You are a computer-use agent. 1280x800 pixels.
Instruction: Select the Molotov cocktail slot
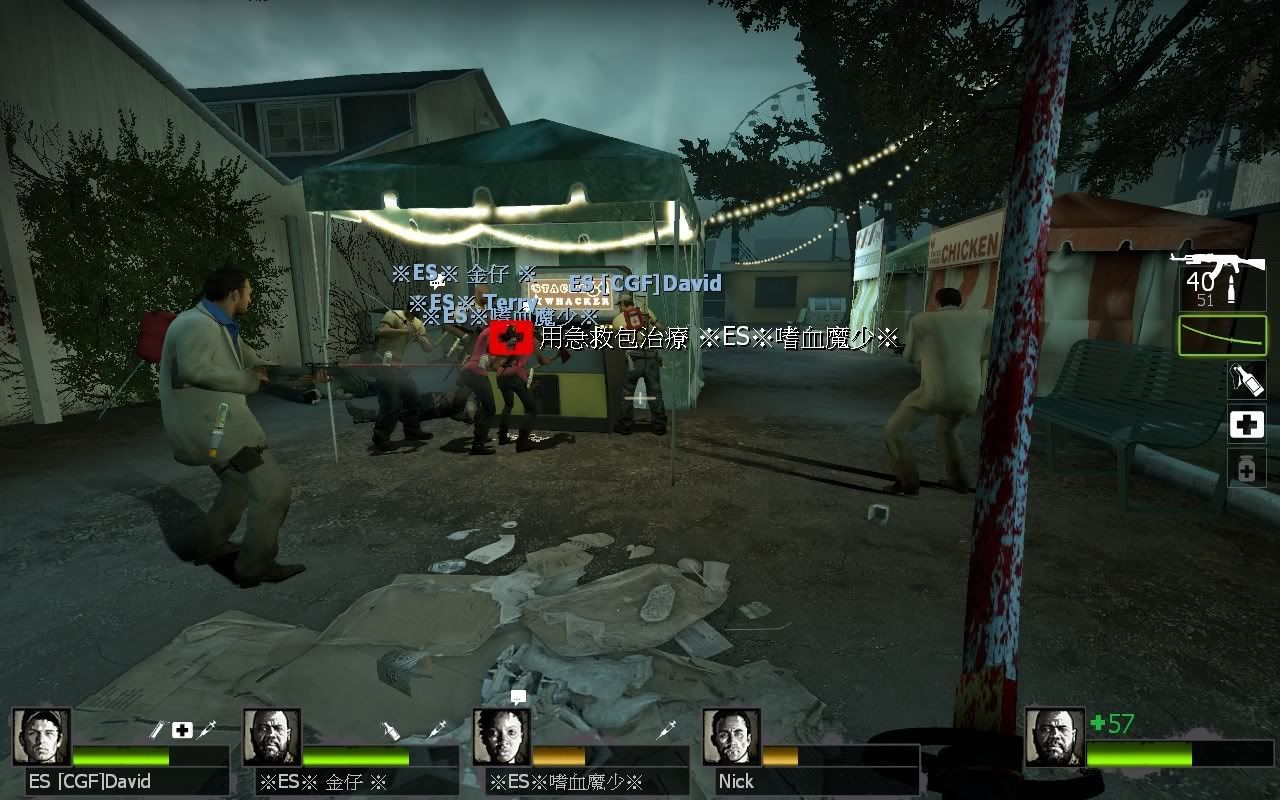pyautogui.click(x=1246, y=379)
